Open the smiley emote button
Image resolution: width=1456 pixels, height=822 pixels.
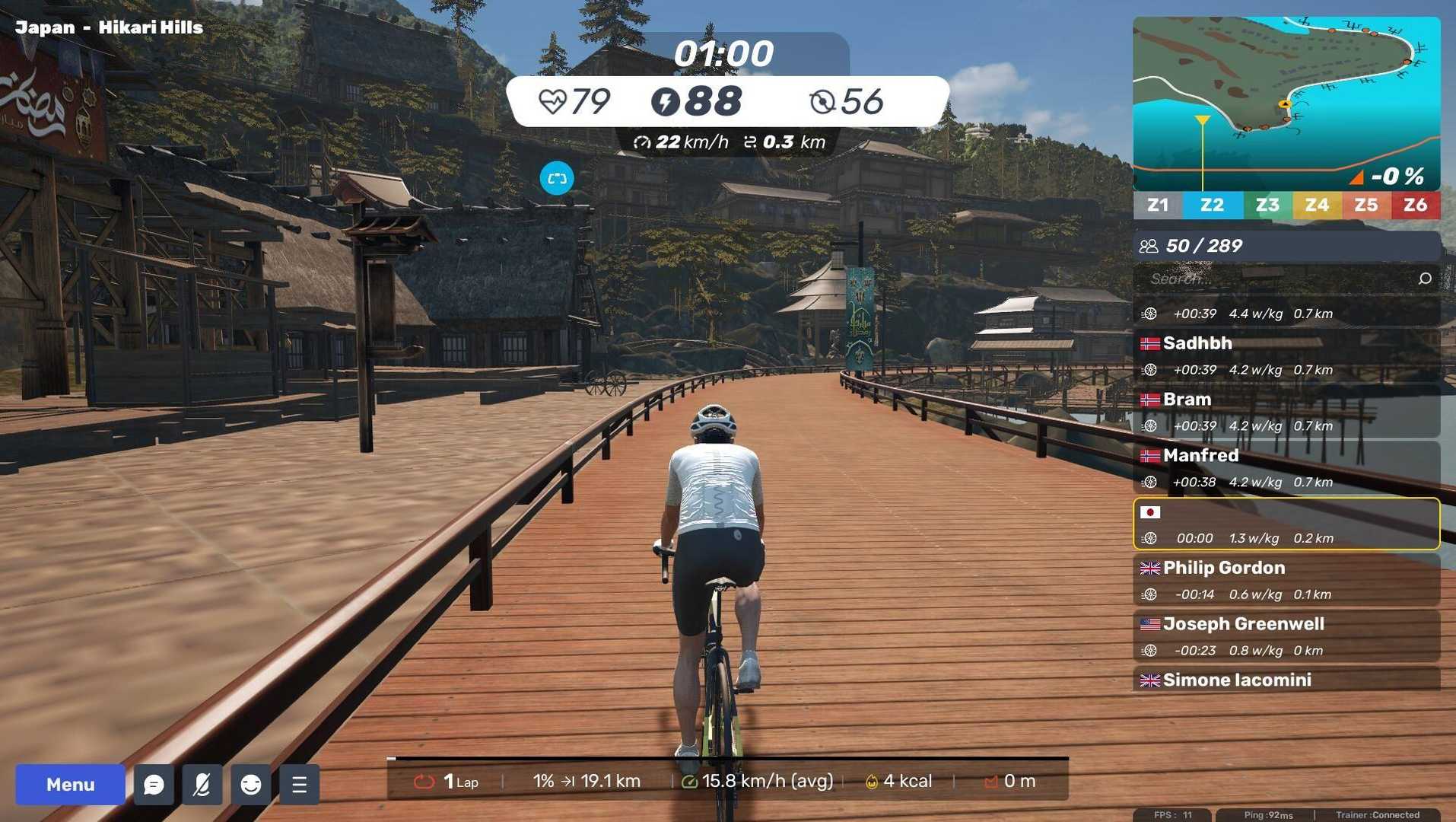point(251,784)
